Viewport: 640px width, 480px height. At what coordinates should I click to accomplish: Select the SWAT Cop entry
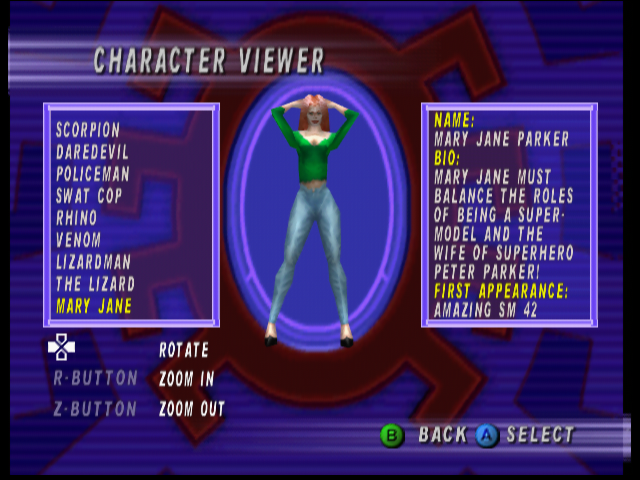coord(89,196)
